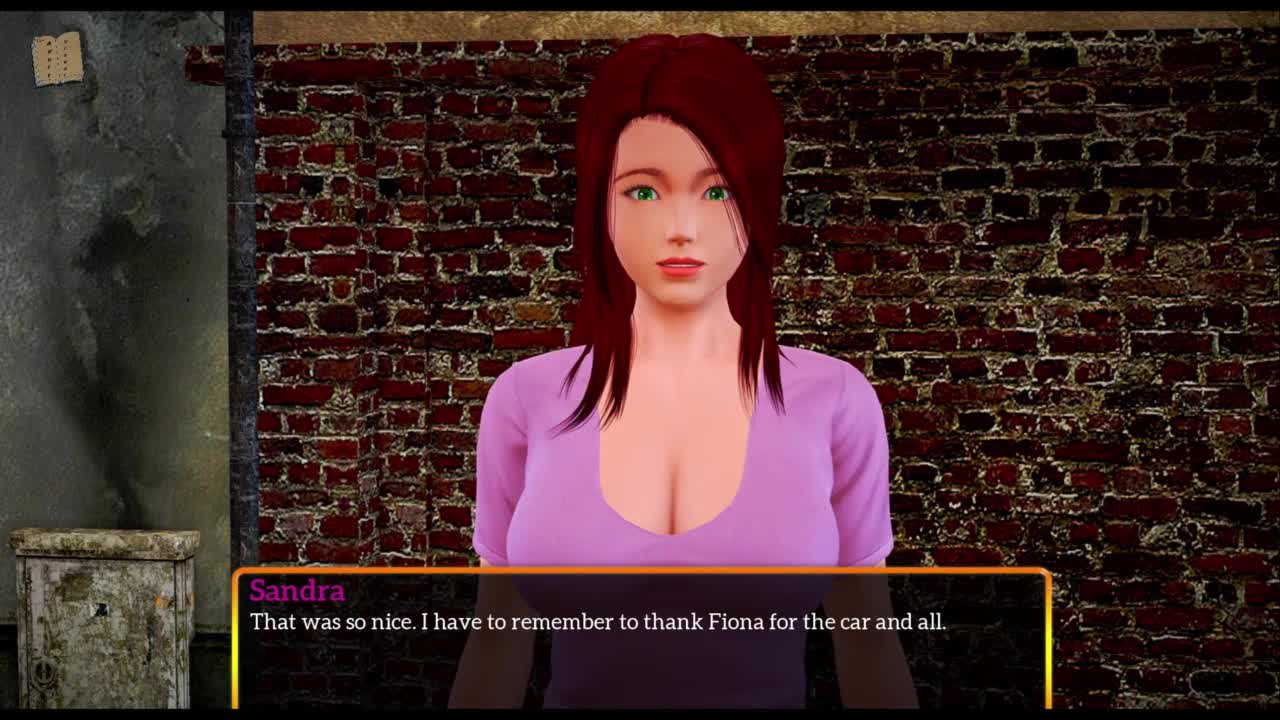Open the journal book icon

[x=57, y=58]
